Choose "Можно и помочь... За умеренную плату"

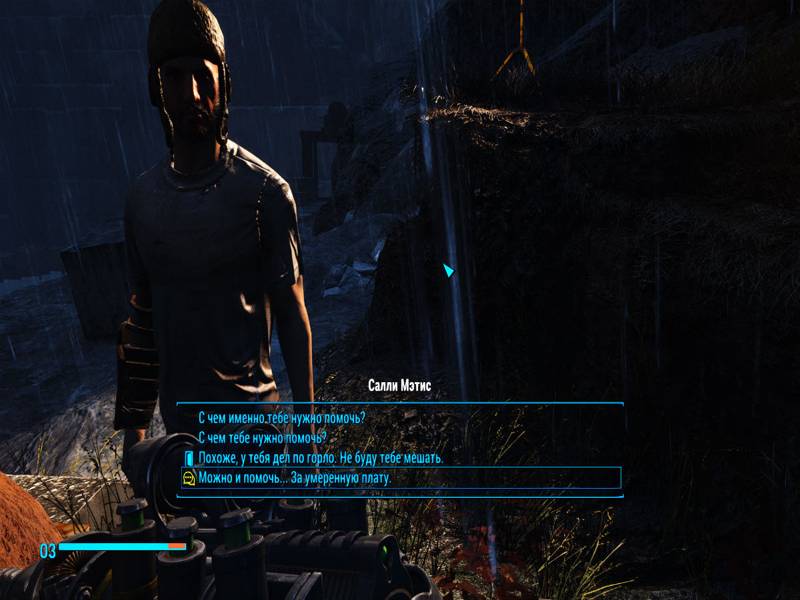point(295,478)
